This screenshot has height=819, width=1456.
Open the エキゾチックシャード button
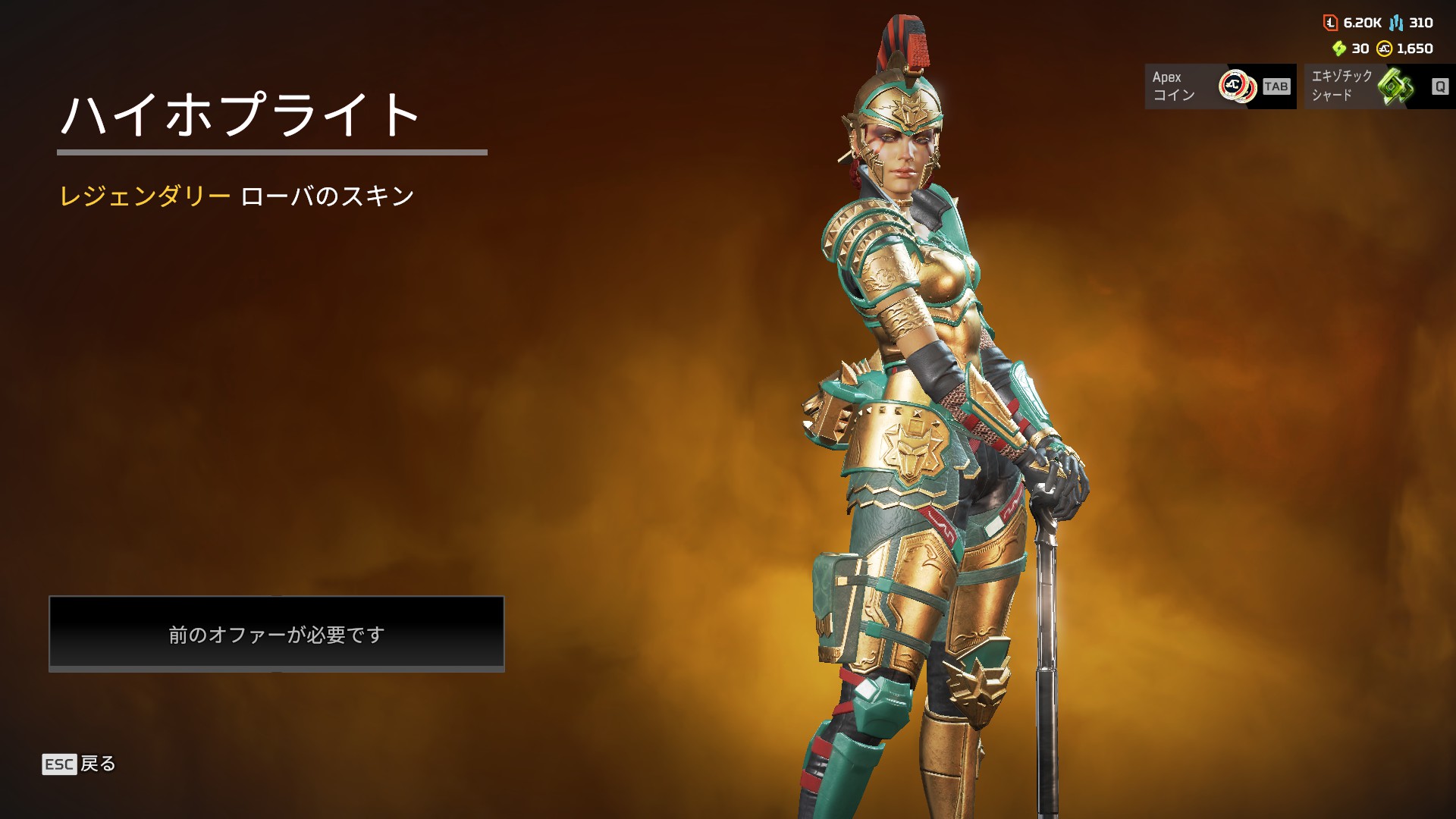(1379, 86)
